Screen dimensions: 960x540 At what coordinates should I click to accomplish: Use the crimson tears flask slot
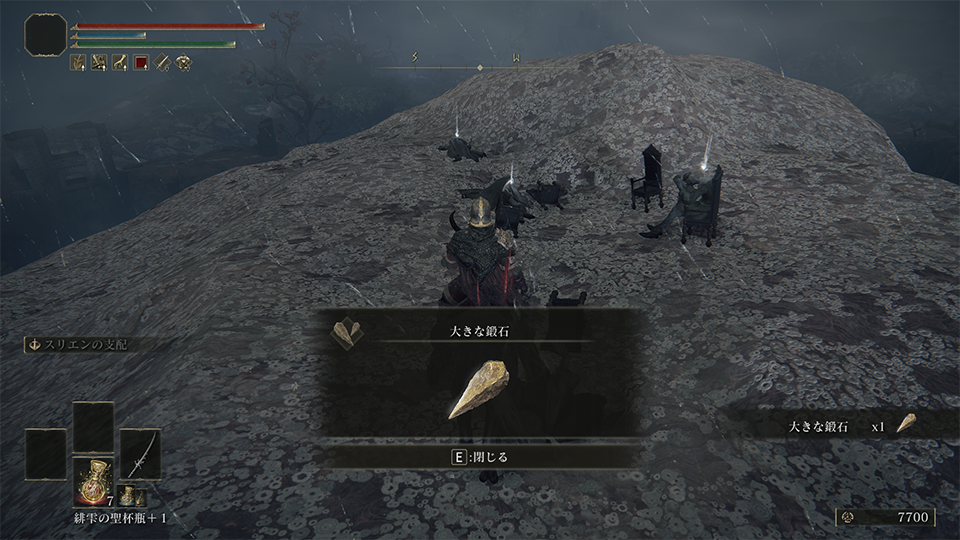pos(93,478)
